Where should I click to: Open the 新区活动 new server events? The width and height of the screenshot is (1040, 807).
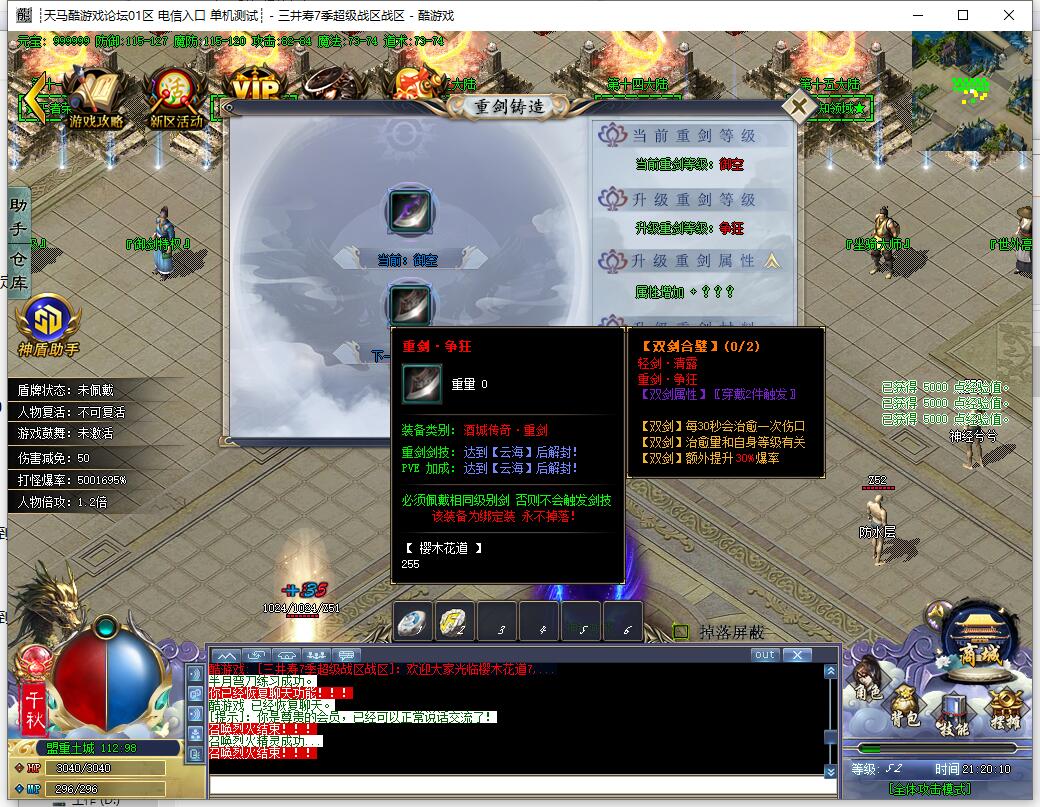(x=176, y=100)
